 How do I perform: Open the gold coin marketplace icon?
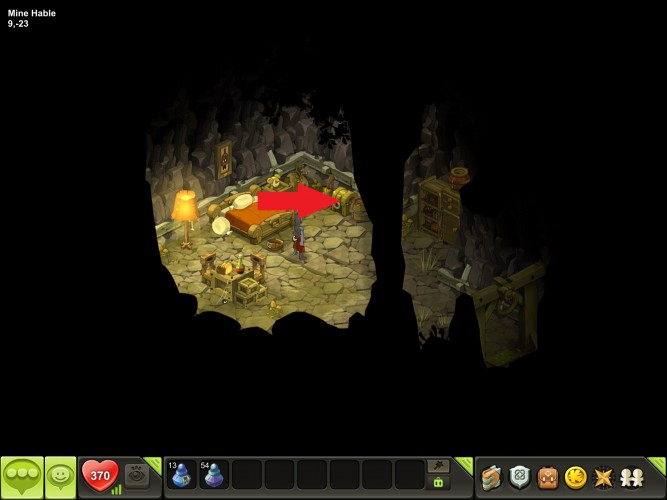575,477
